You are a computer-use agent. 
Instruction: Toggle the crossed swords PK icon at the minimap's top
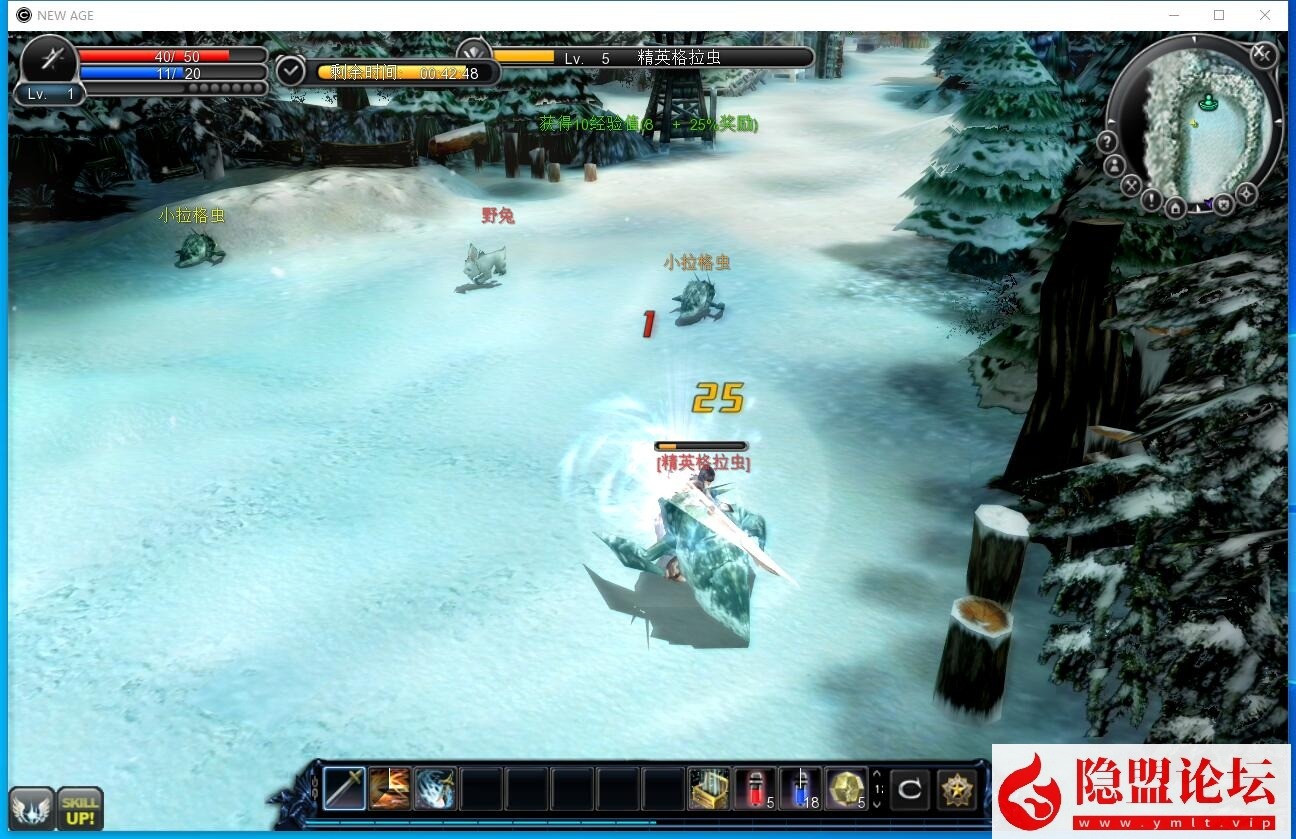click(x=1262, y=55)
